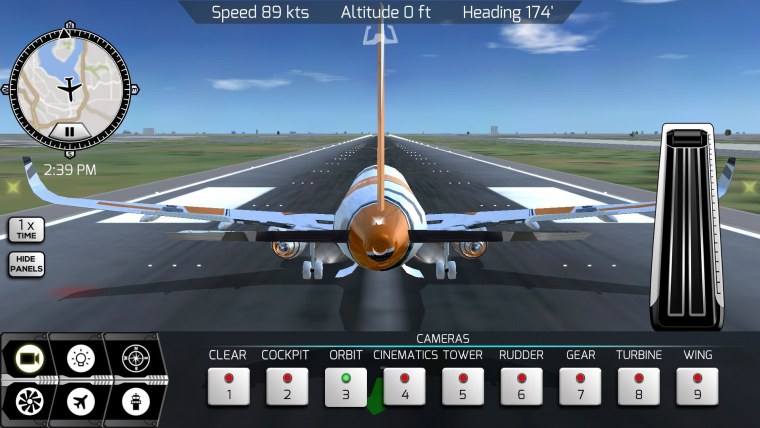Show the Gear camera 7
The image size is (760, 428).
[580, 386]
